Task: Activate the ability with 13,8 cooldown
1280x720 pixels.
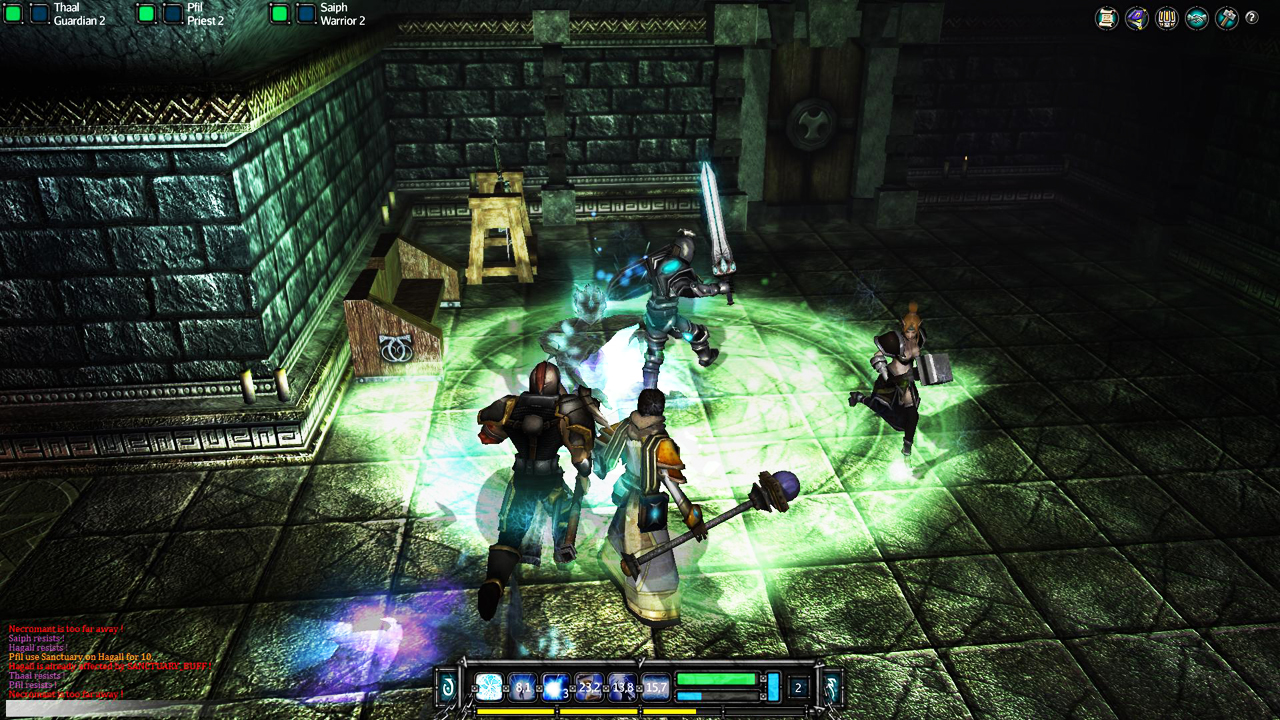Action: tap(622, 687)
